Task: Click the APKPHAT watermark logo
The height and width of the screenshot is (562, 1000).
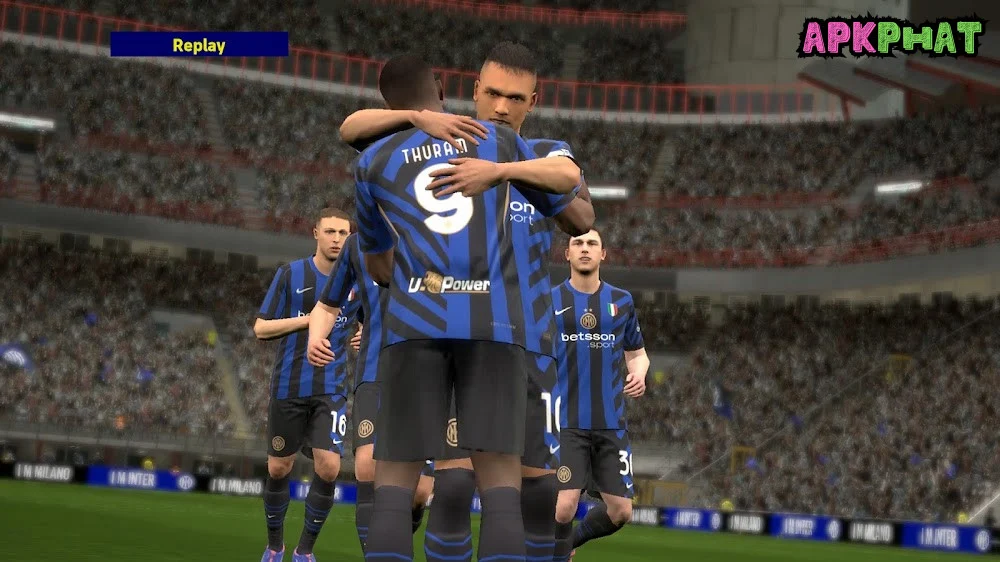Action: (x=890, y=37)
